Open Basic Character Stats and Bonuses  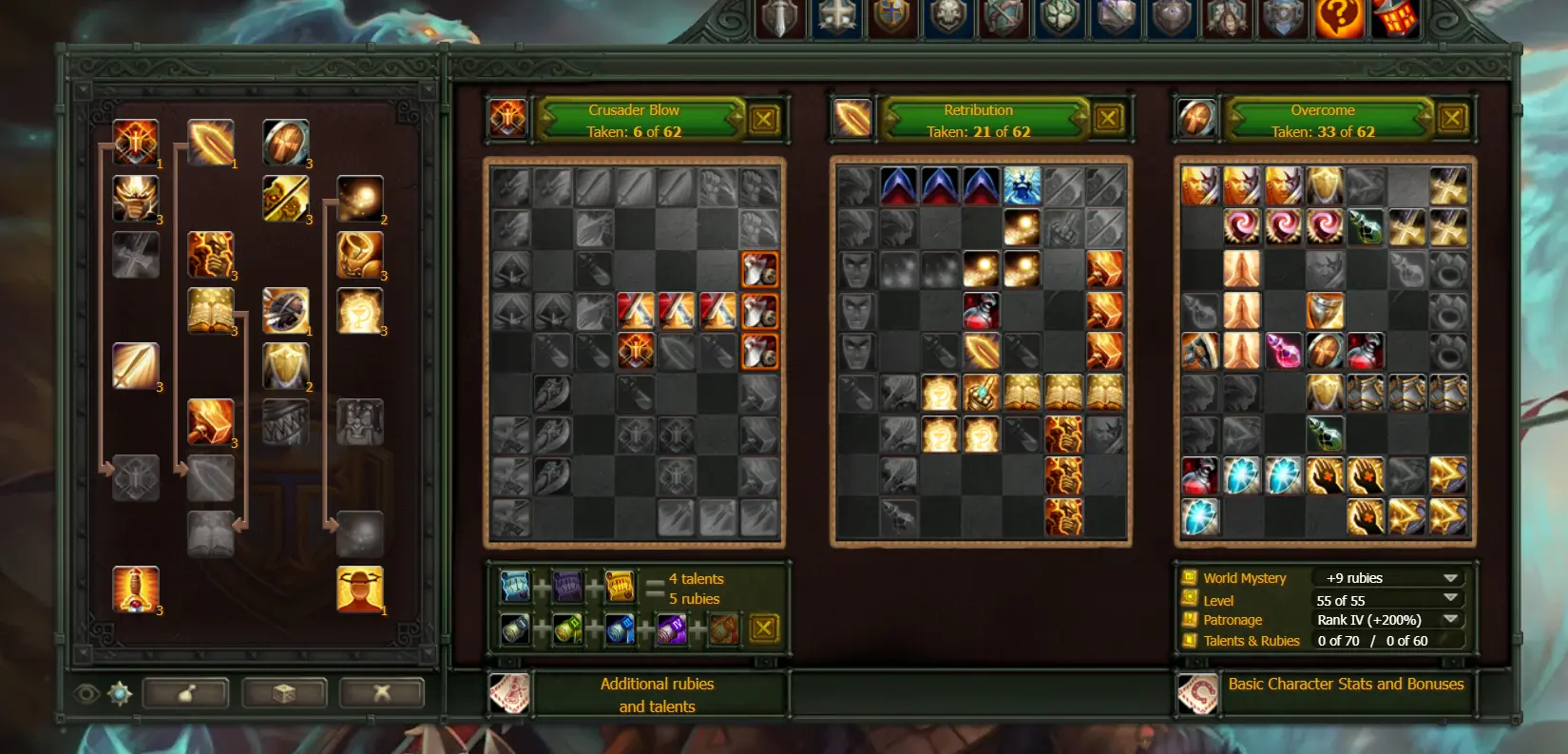click(1346, 684)
